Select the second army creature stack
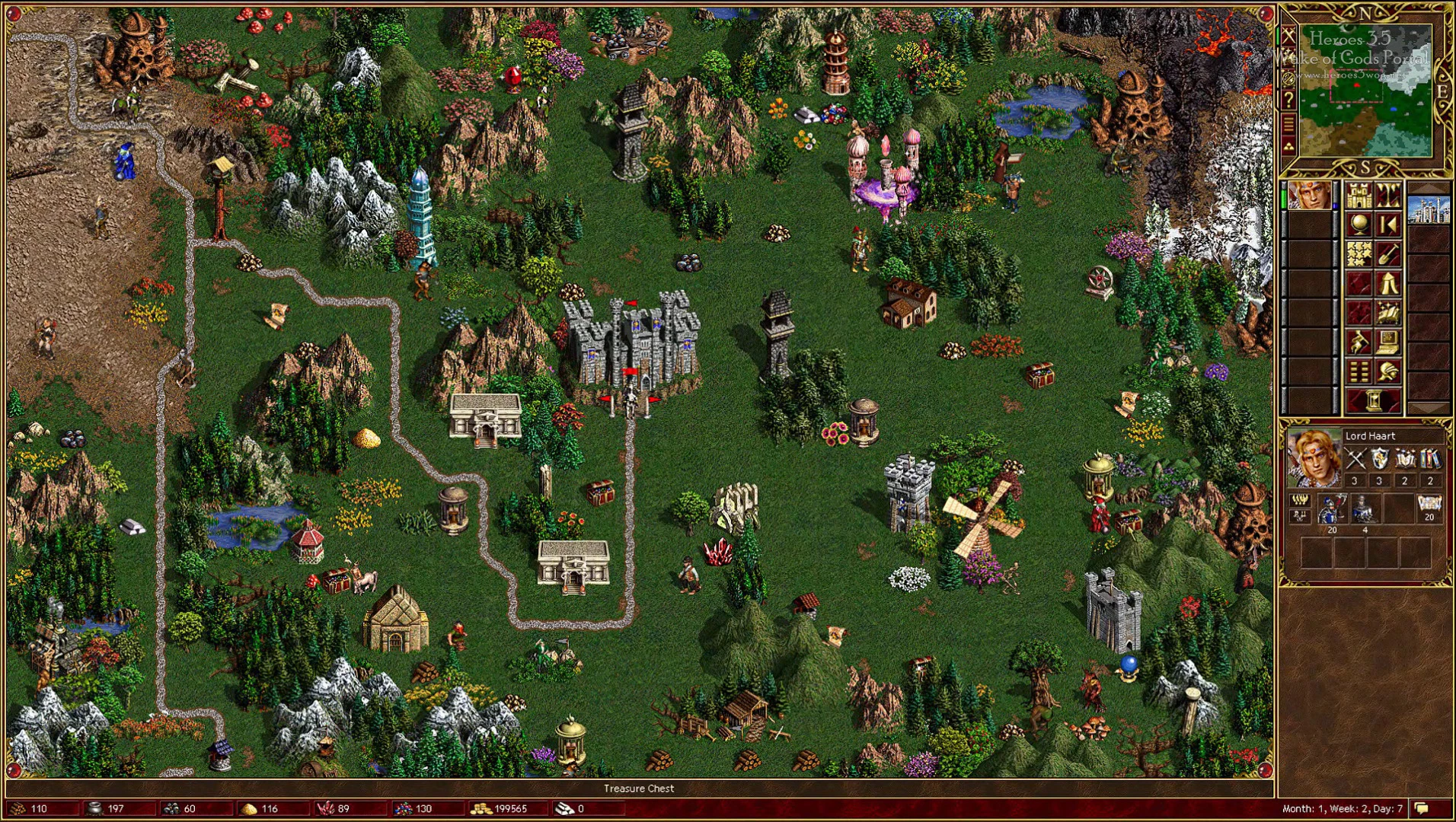1456x822 pixels. 1364,508
